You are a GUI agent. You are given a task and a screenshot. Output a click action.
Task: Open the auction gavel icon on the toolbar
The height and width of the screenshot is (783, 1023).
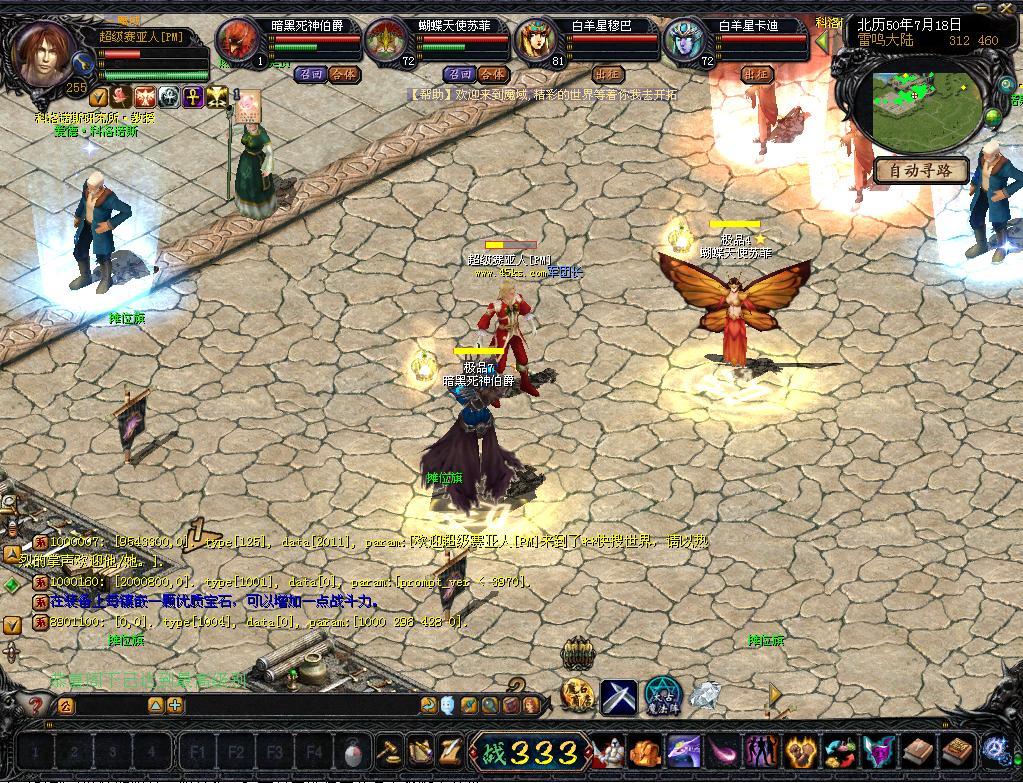388,750
